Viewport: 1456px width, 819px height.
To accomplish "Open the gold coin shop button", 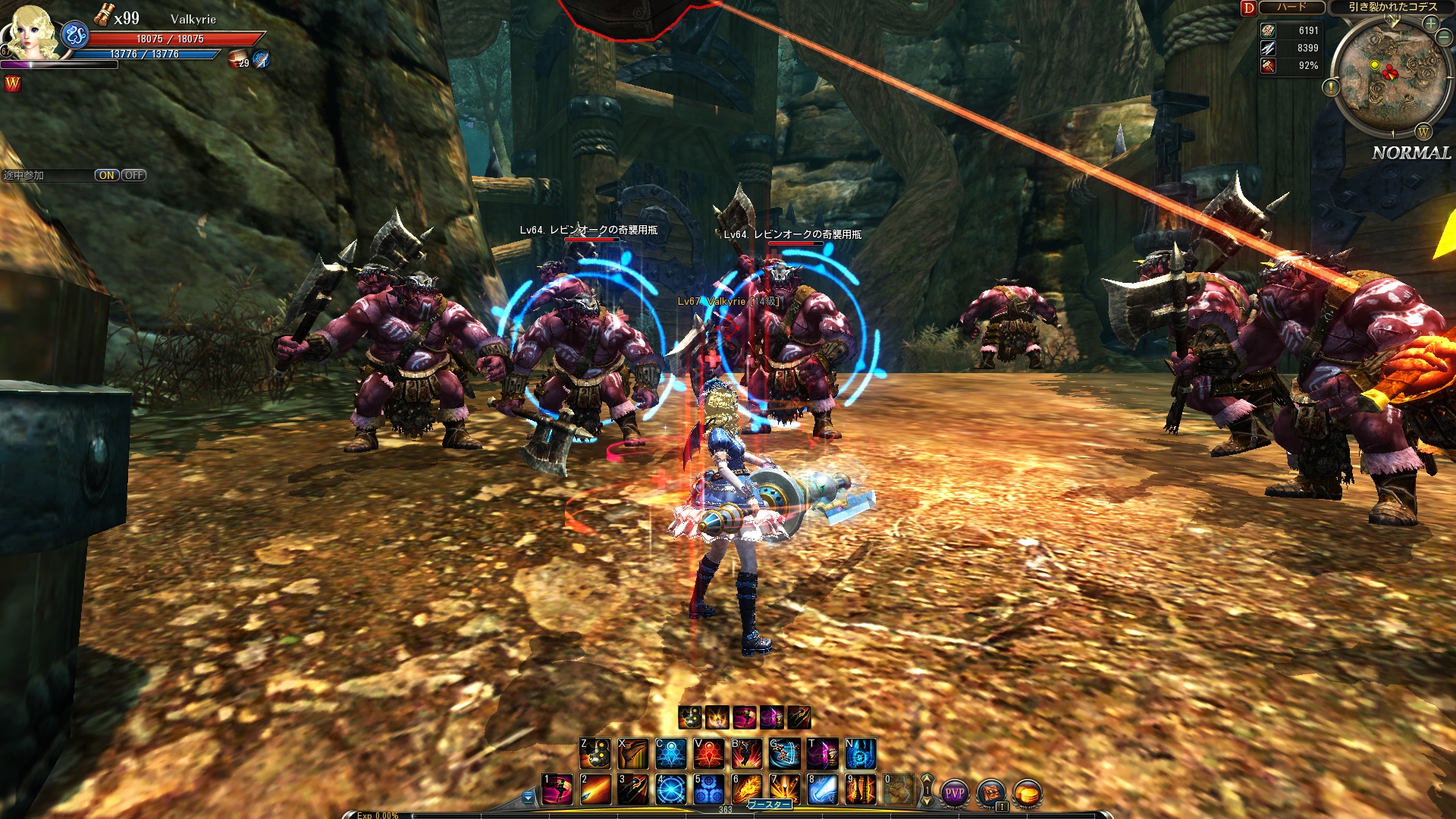I will coord(1028,793).
